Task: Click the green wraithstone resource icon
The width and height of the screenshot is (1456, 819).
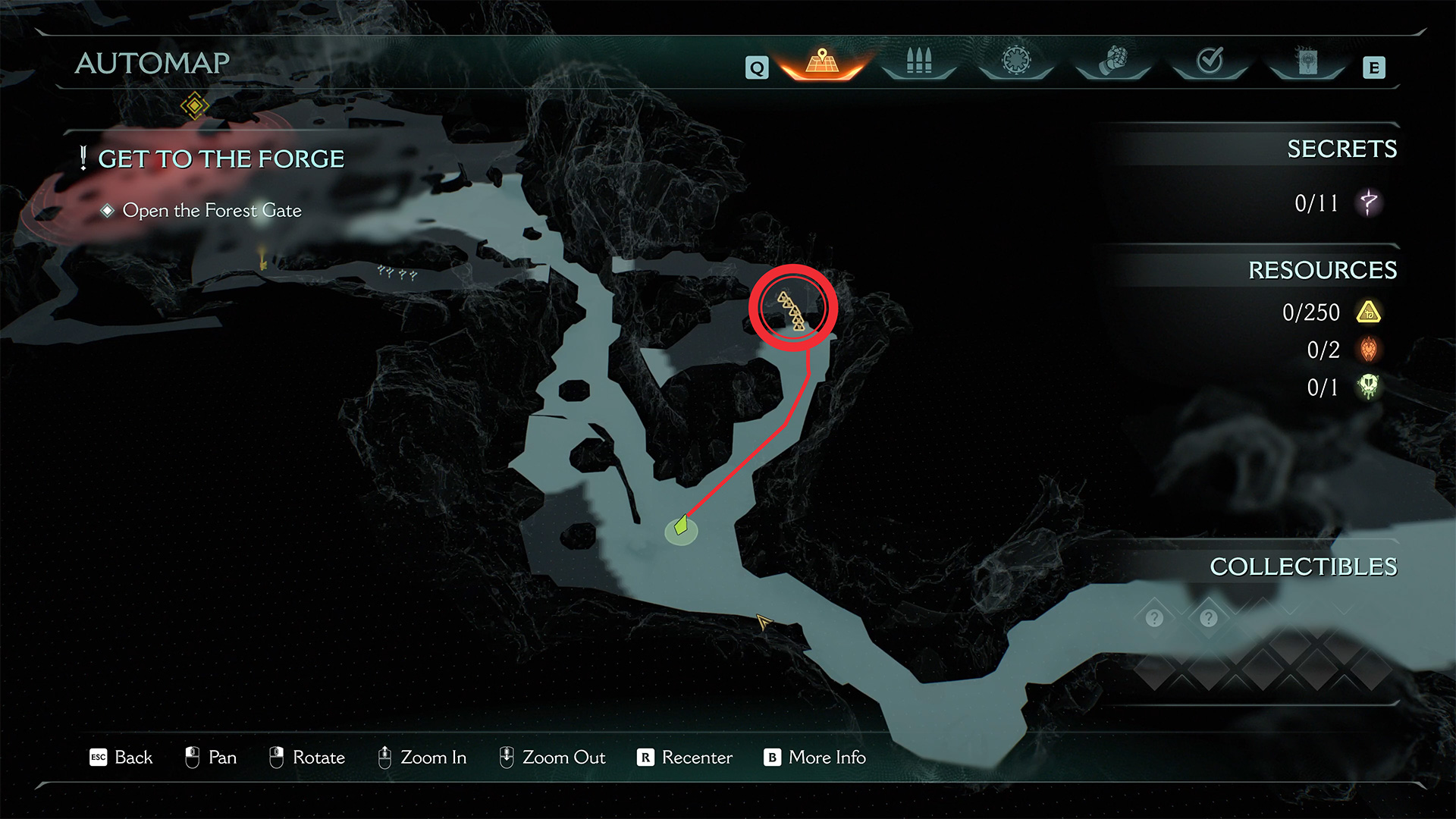Action: [1369, 387]
